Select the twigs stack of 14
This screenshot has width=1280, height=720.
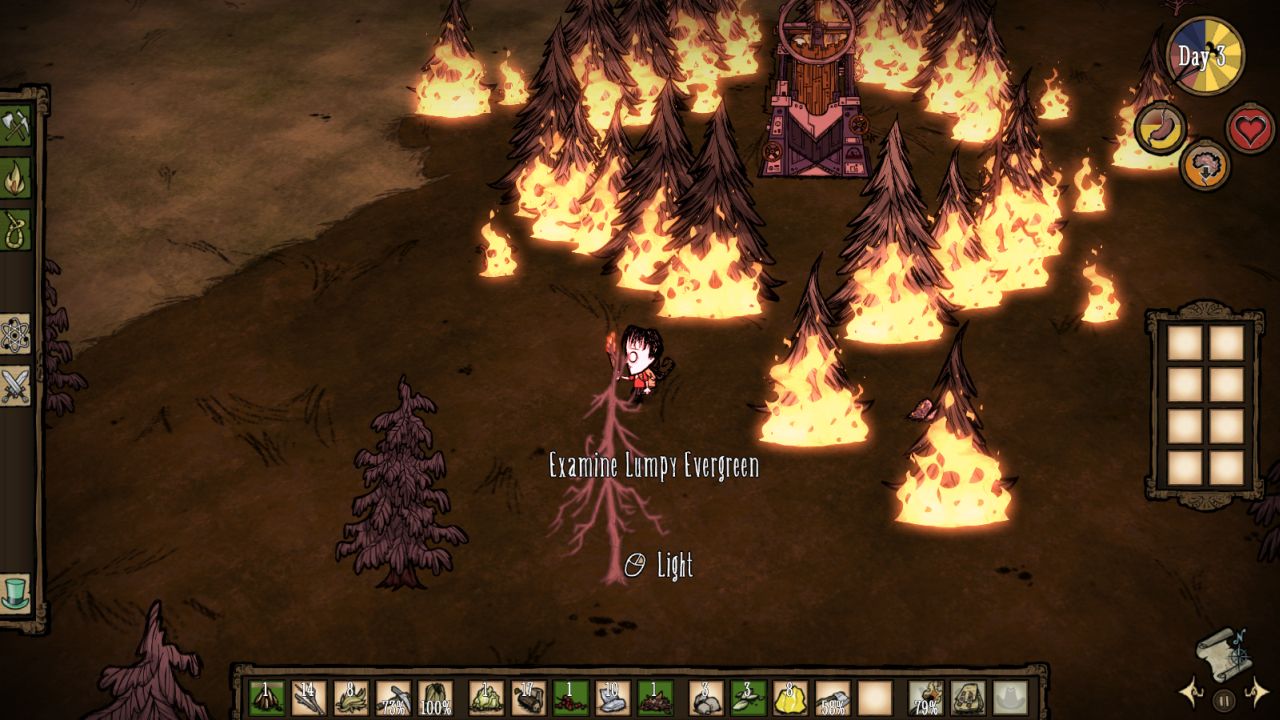[309, 697]
